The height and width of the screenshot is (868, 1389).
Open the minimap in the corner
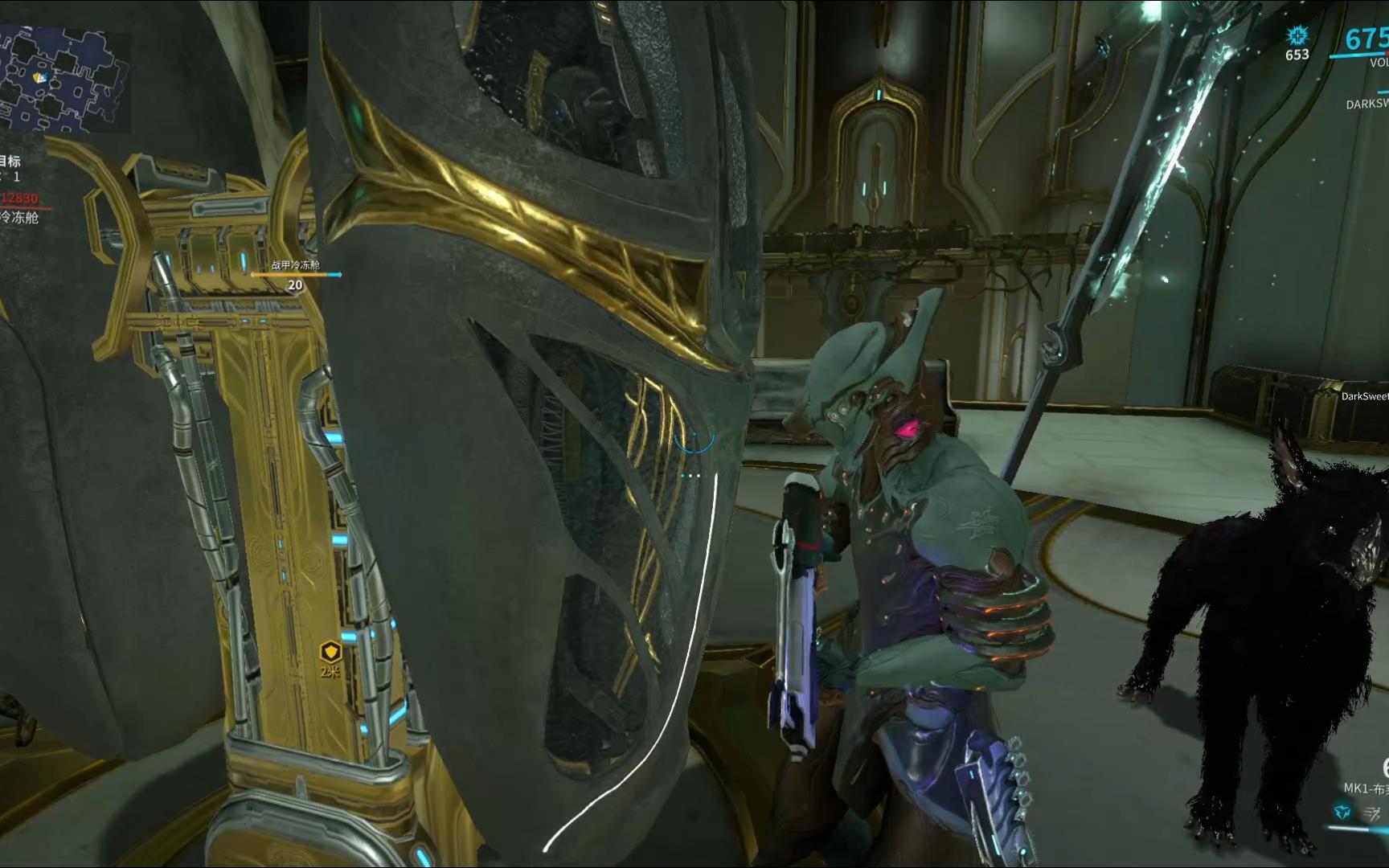point(63,79)
